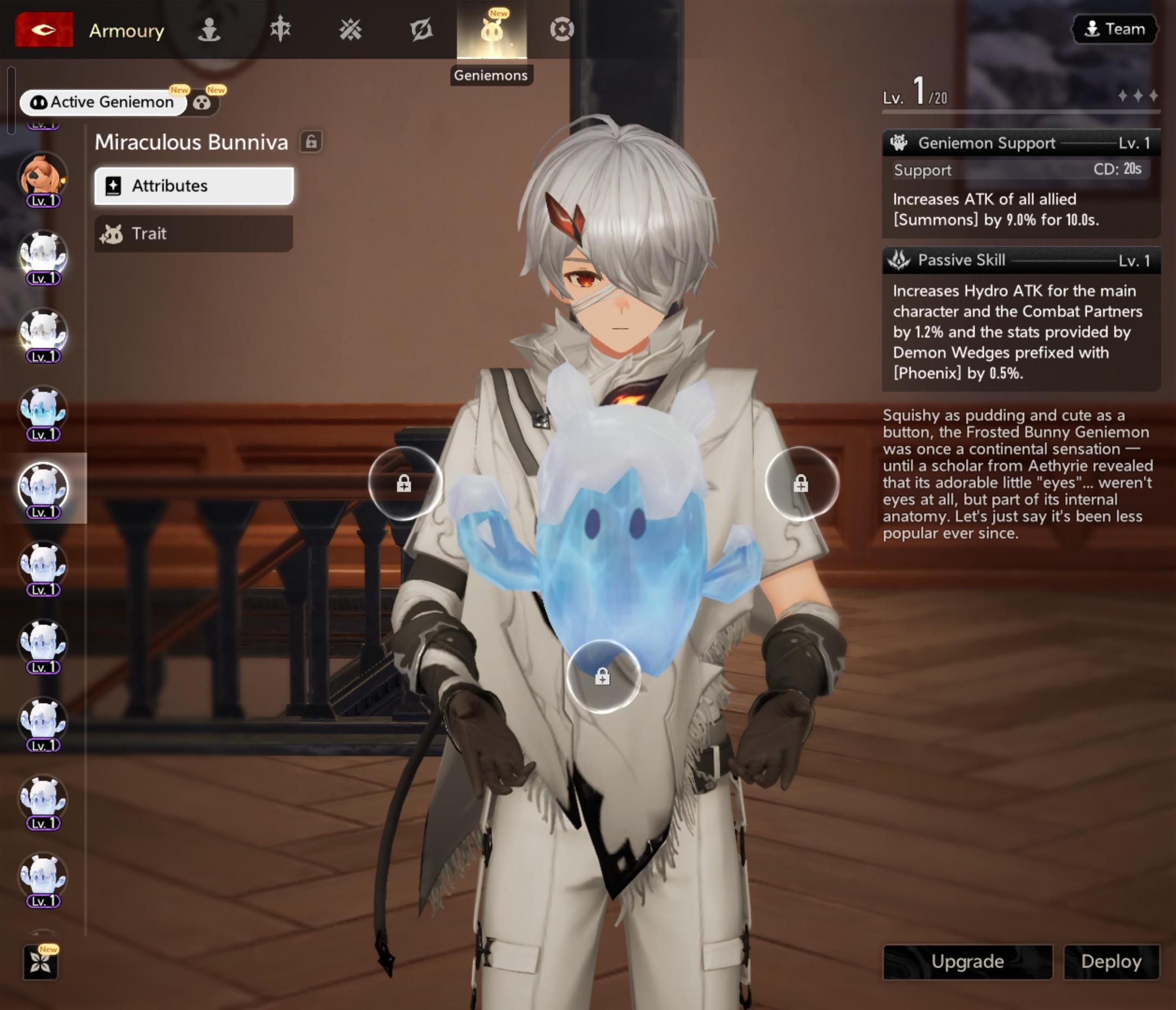Click the flower icon at the list bottom
This screenshot has height=1010, width=1176.
[41, 962]
